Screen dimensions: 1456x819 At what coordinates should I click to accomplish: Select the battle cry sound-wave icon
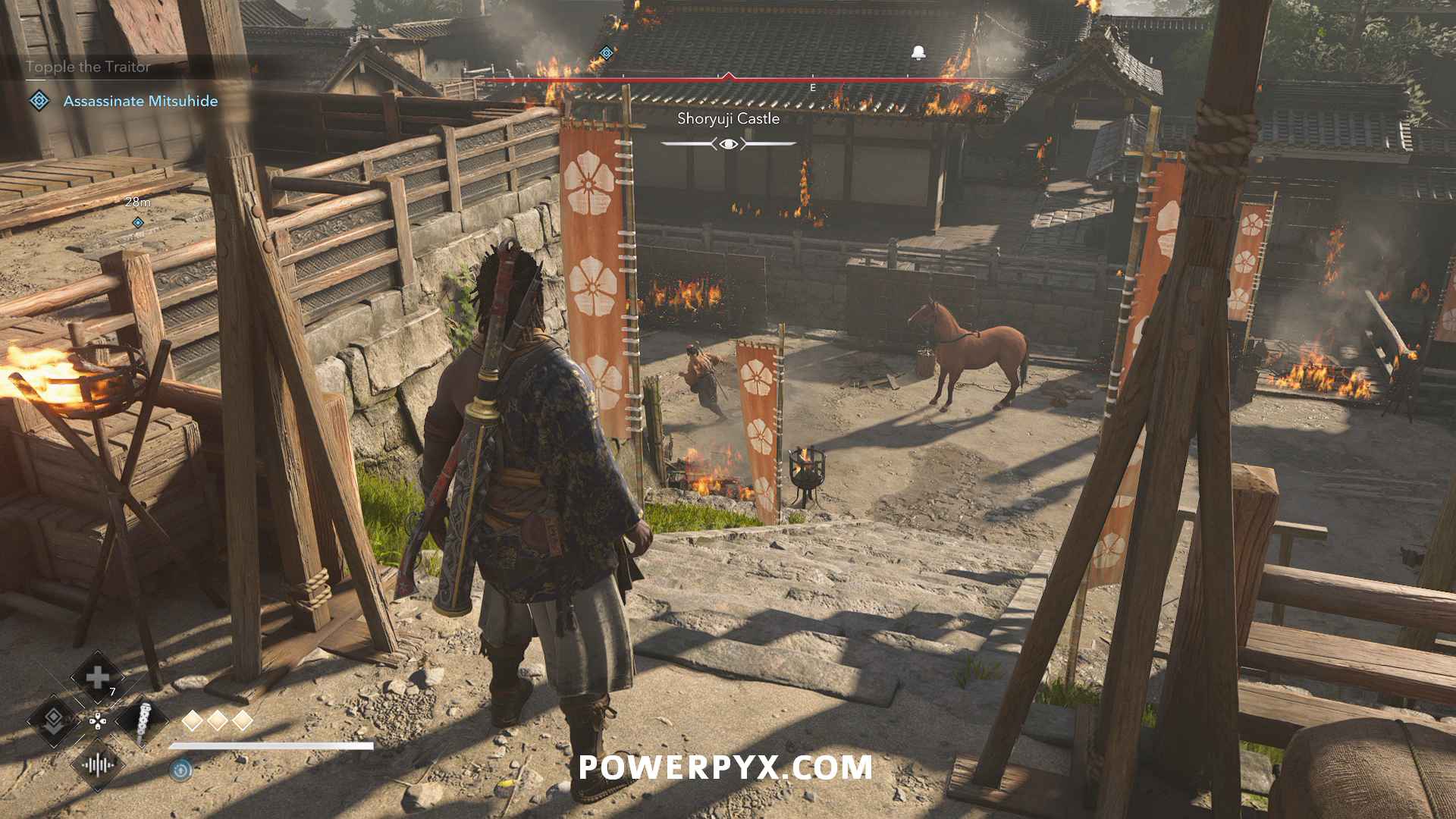point(99,764)
